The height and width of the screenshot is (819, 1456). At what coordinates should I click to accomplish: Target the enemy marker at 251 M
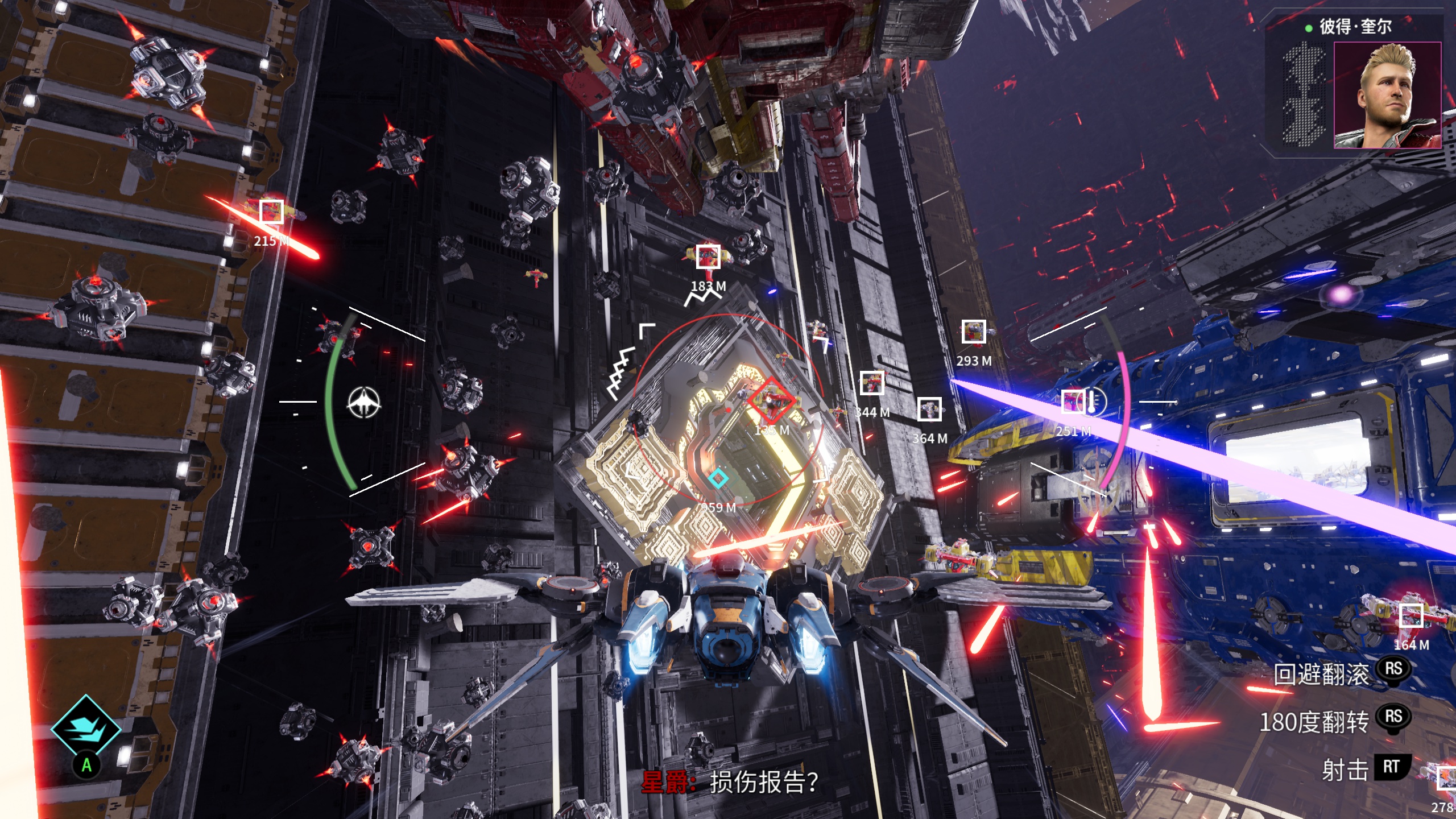[x=1073, y=402]
